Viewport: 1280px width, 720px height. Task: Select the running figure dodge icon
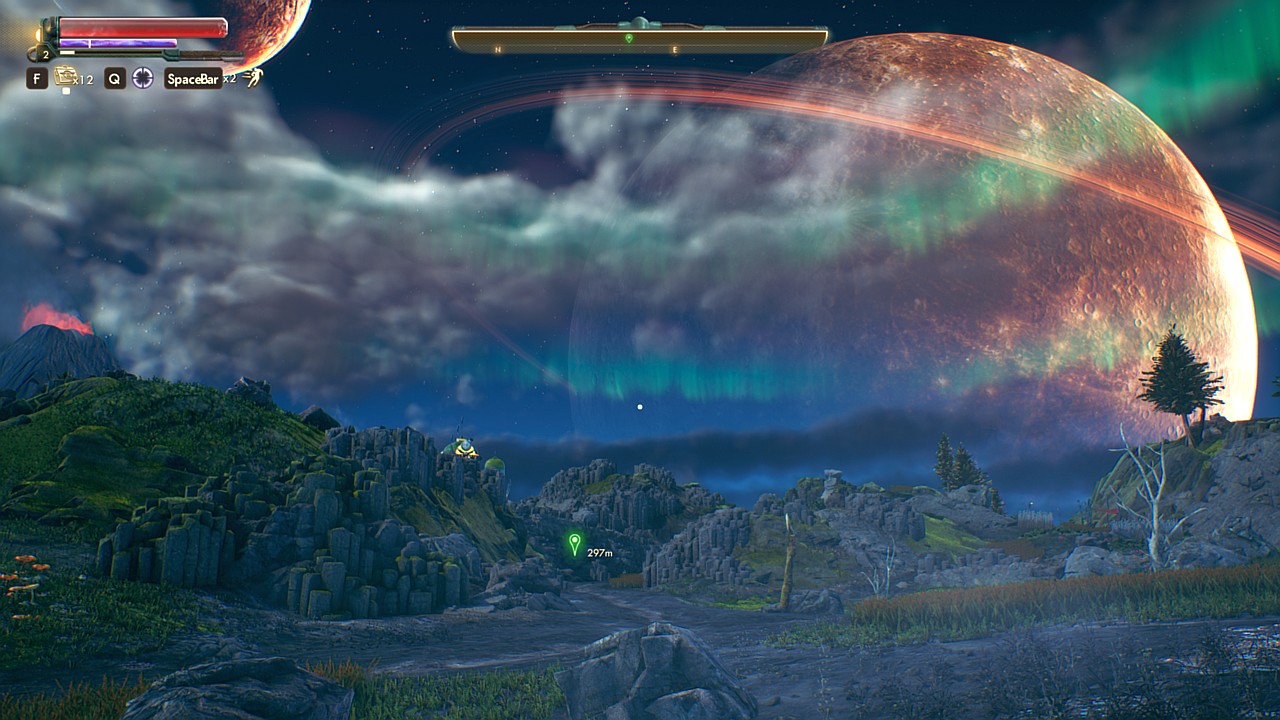coord(255,77)
